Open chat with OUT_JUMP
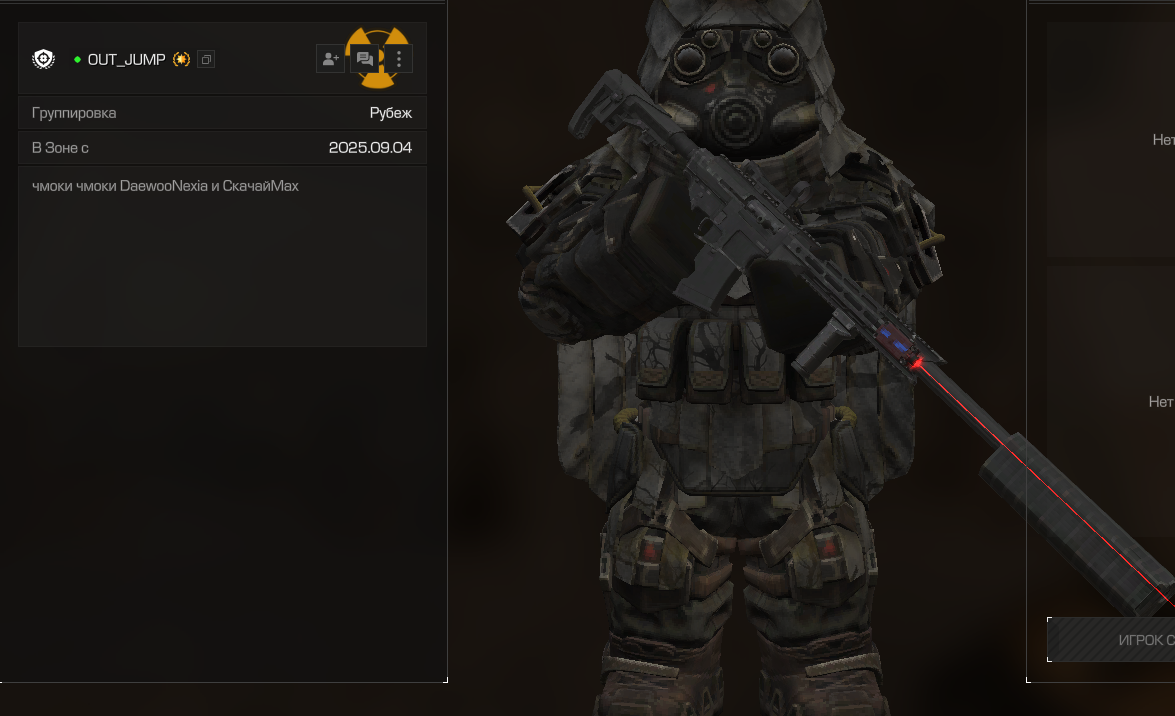The image size is (1175, 716). pyautogui.click(x=365, y=59)
